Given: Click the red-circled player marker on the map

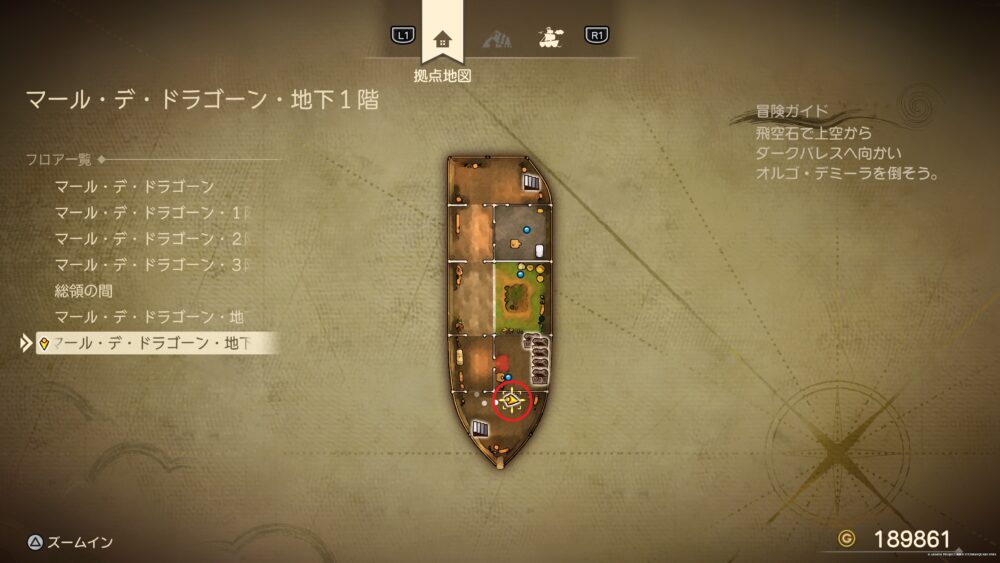Looking at the screenshot, I should pyautogui.click(x=512, y=400).
